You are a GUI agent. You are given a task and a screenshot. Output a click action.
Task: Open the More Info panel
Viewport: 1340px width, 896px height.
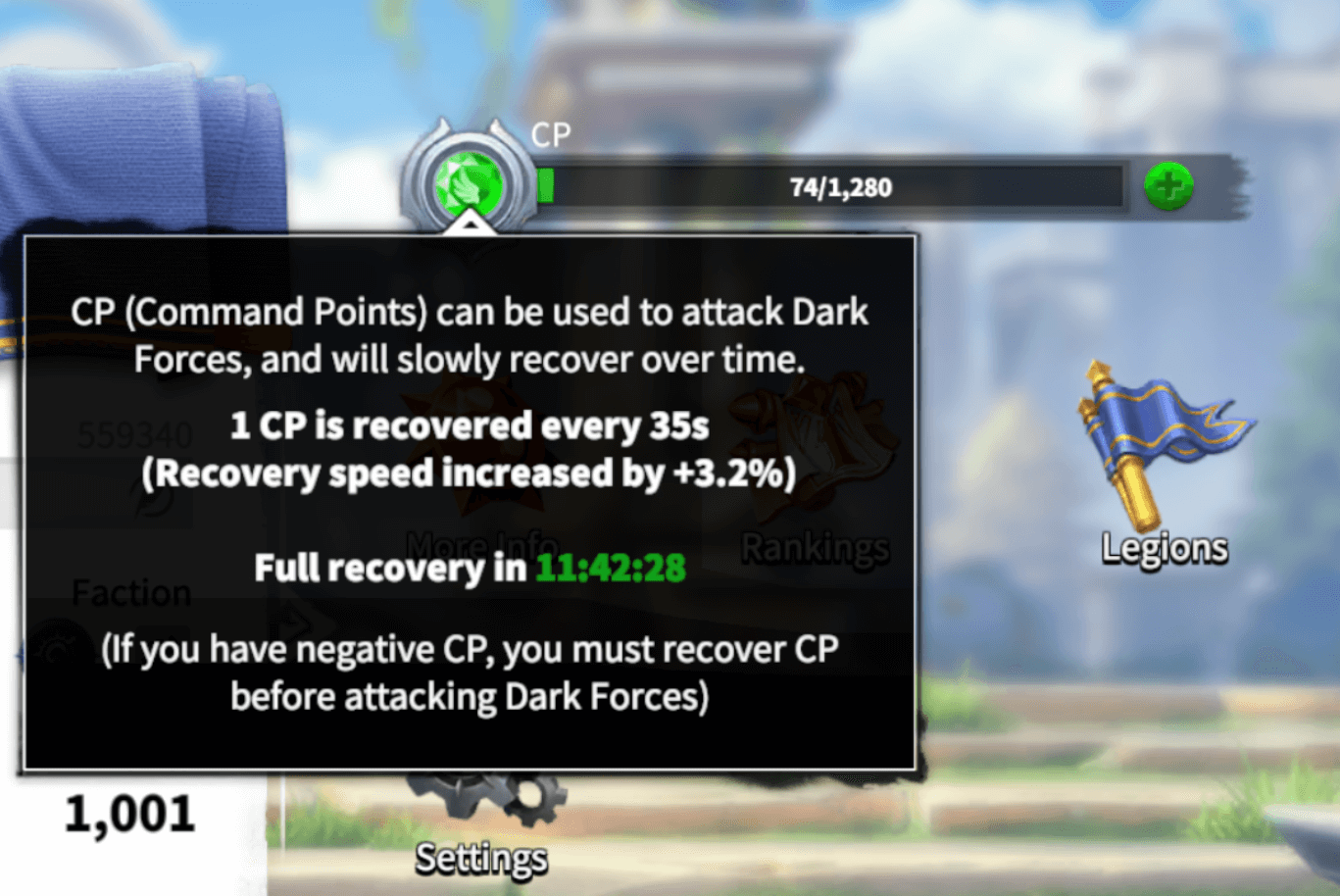coord(480,545)
